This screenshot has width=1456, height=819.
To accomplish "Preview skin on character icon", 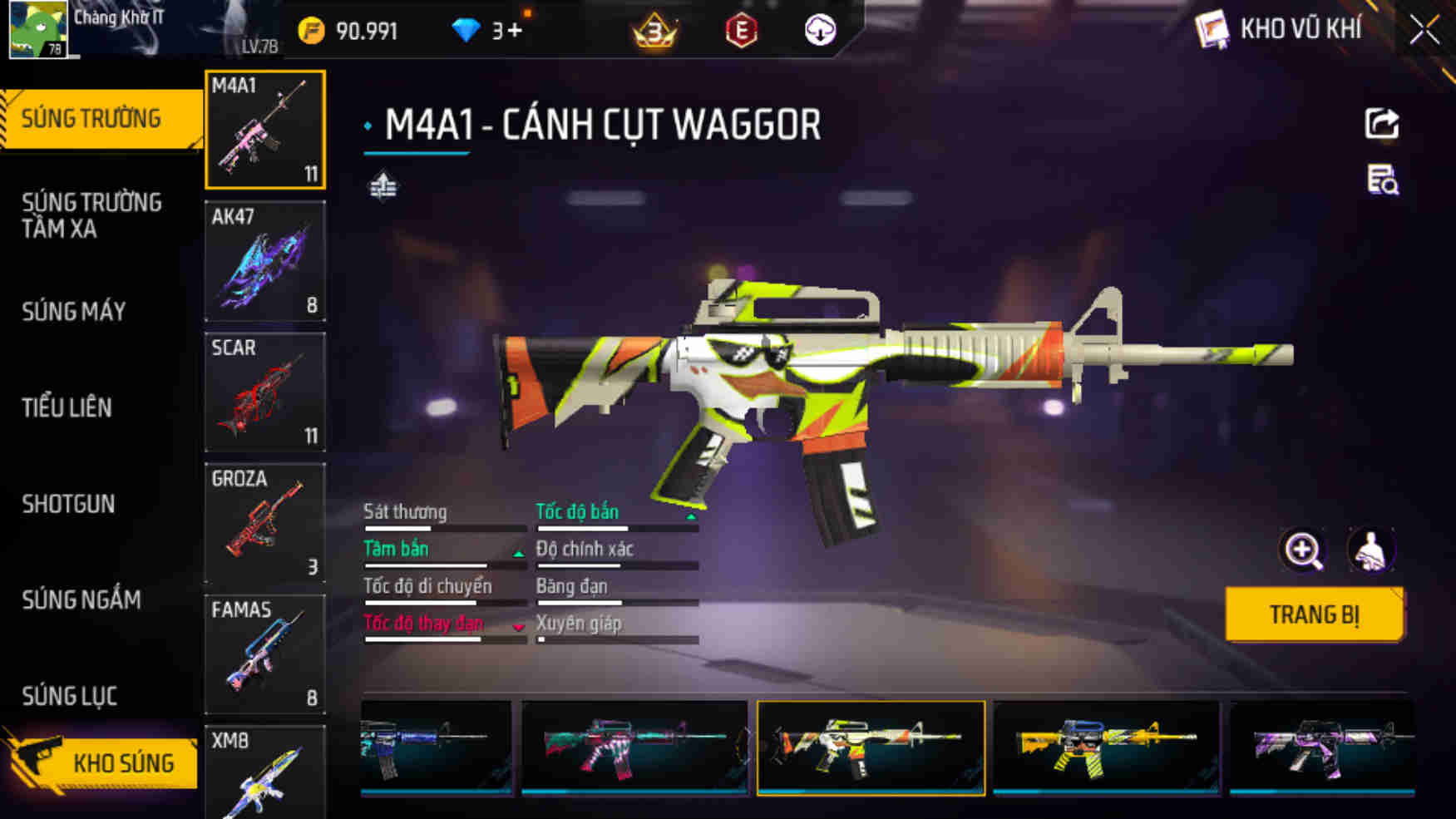I will pos(1370,550).
